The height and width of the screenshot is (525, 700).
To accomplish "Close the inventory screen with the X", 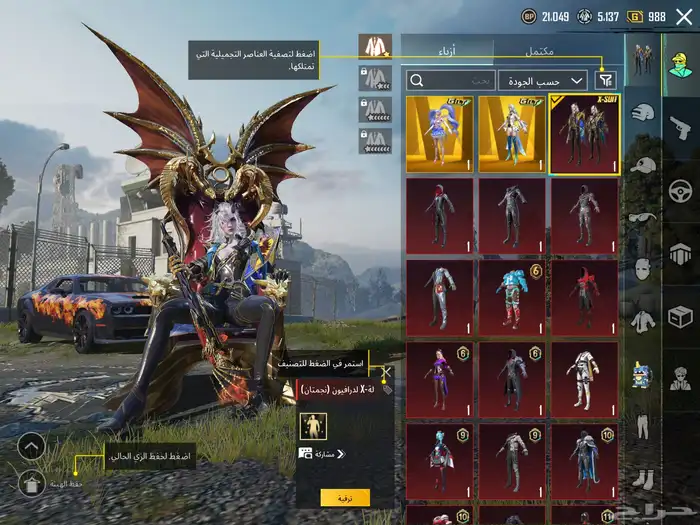I will pos(684,16).
